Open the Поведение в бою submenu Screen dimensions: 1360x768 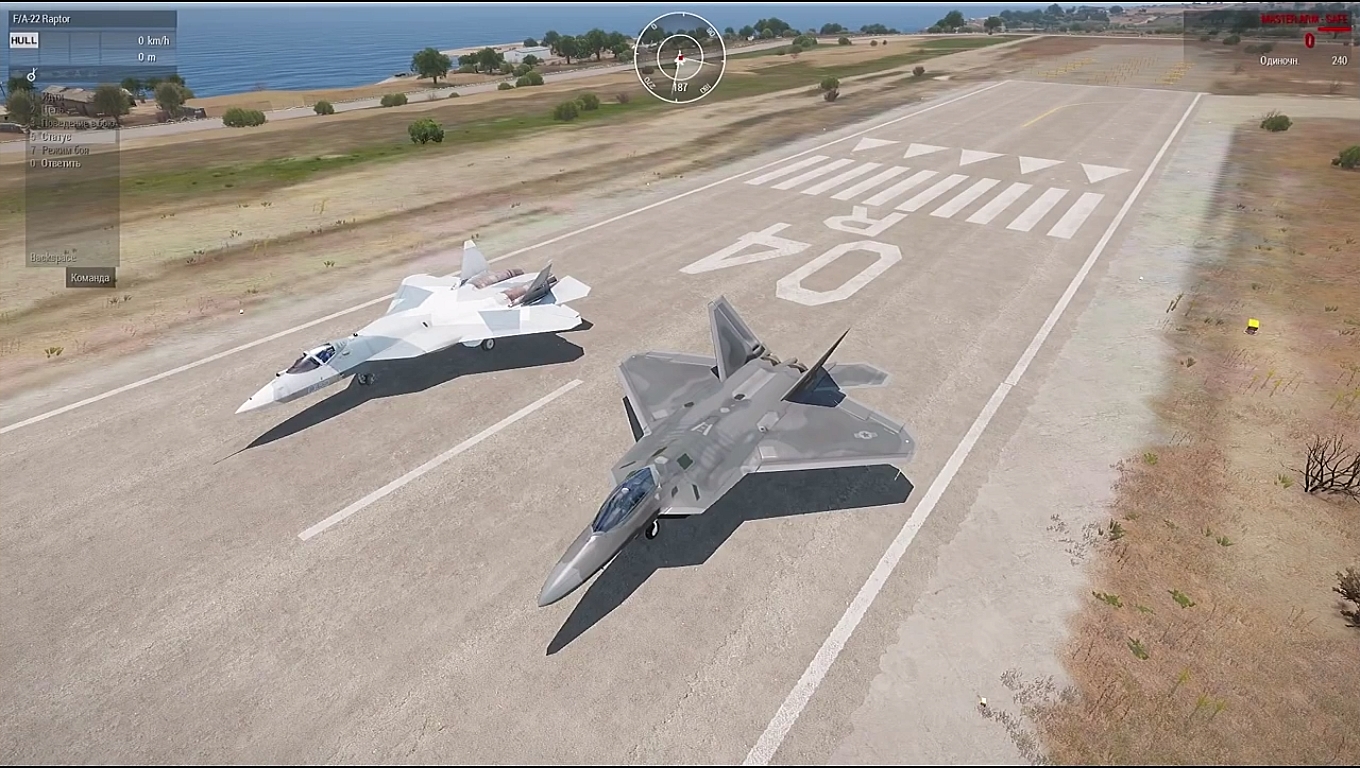click(x=72, y=123)
